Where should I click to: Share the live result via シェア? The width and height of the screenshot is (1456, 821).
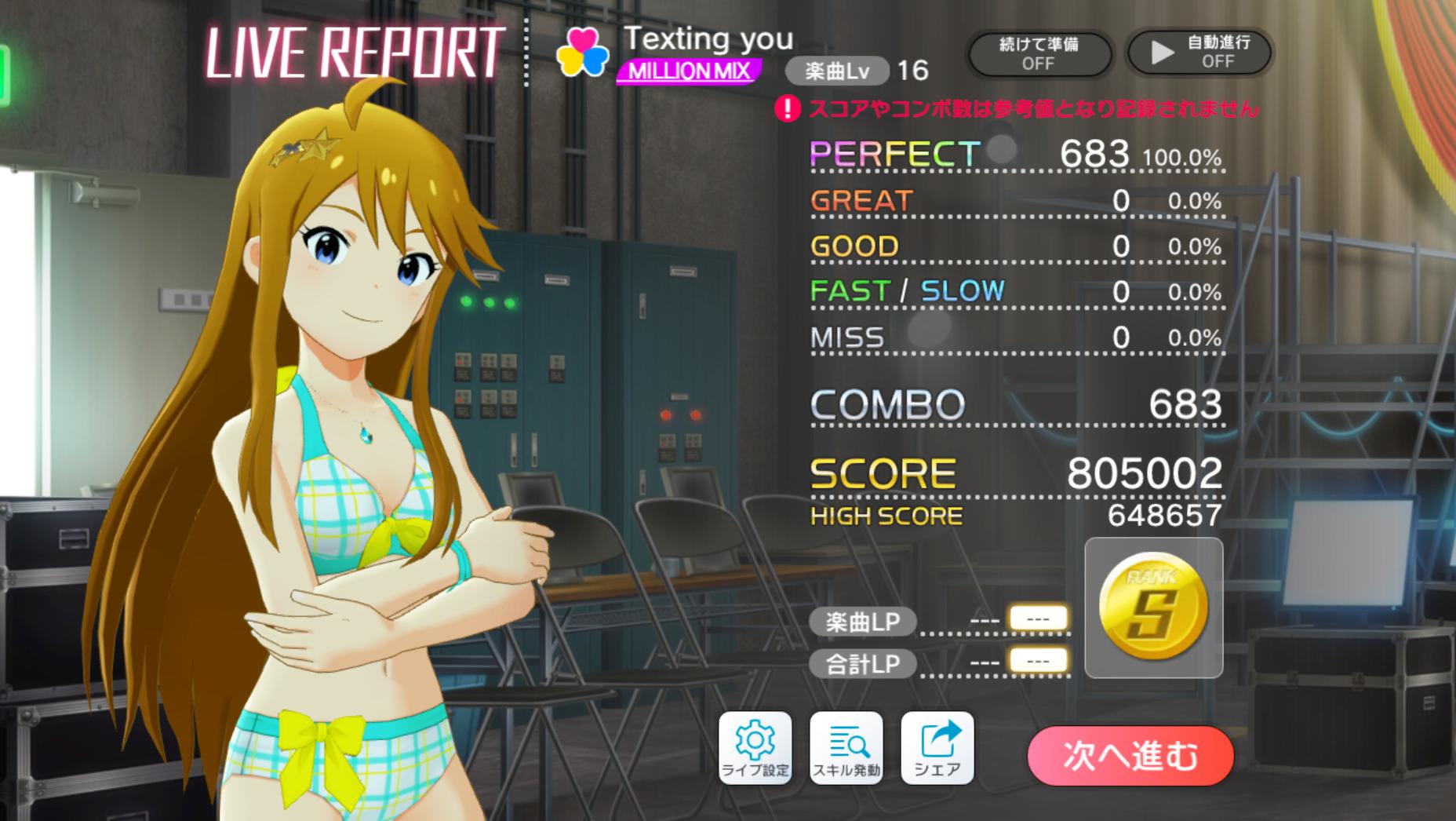(x=937, y=748)
